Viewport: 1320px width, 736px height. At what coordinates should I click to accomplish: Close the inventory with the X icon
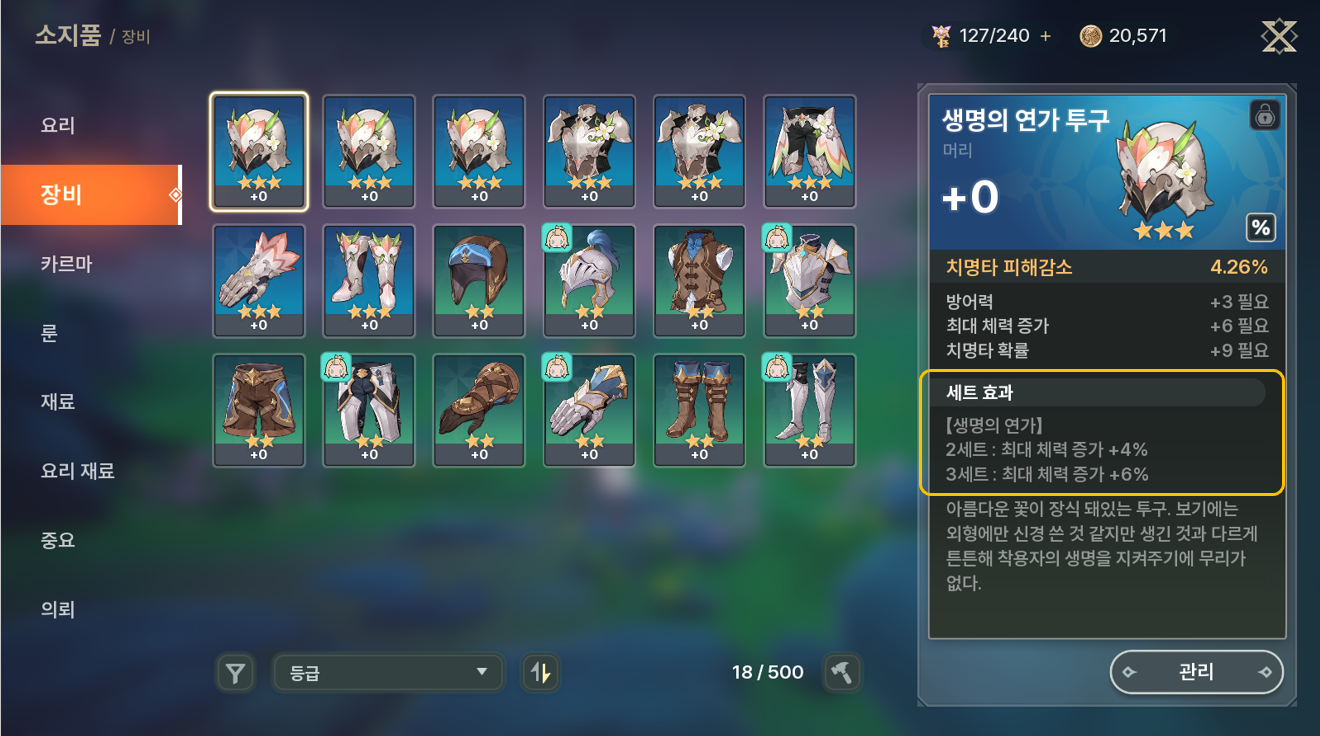click(x=1279, y=37)
